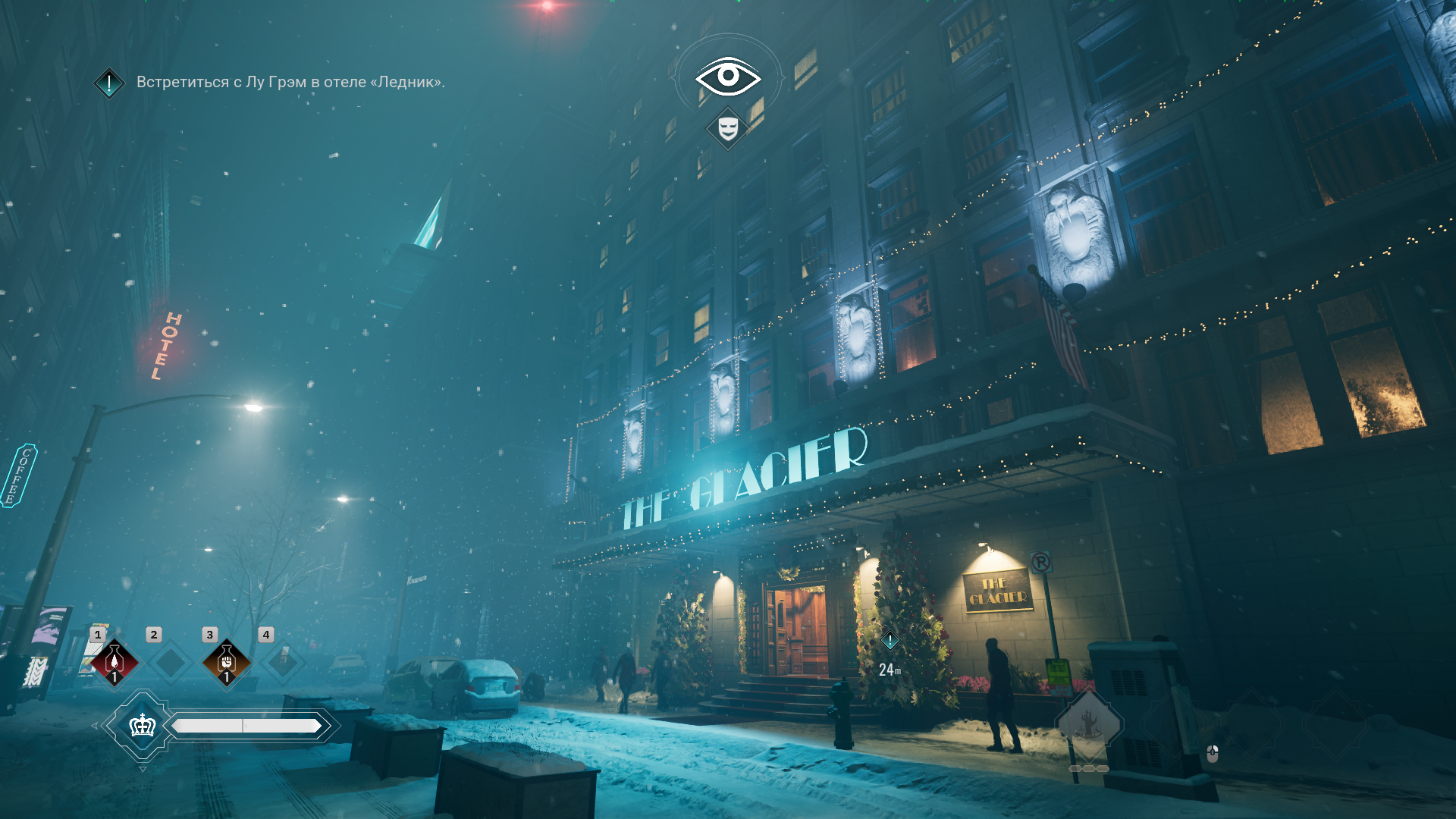Select the blood drop elixir in slot 1
Viewport: 1456px width, 819px height.
coord(115,662)
